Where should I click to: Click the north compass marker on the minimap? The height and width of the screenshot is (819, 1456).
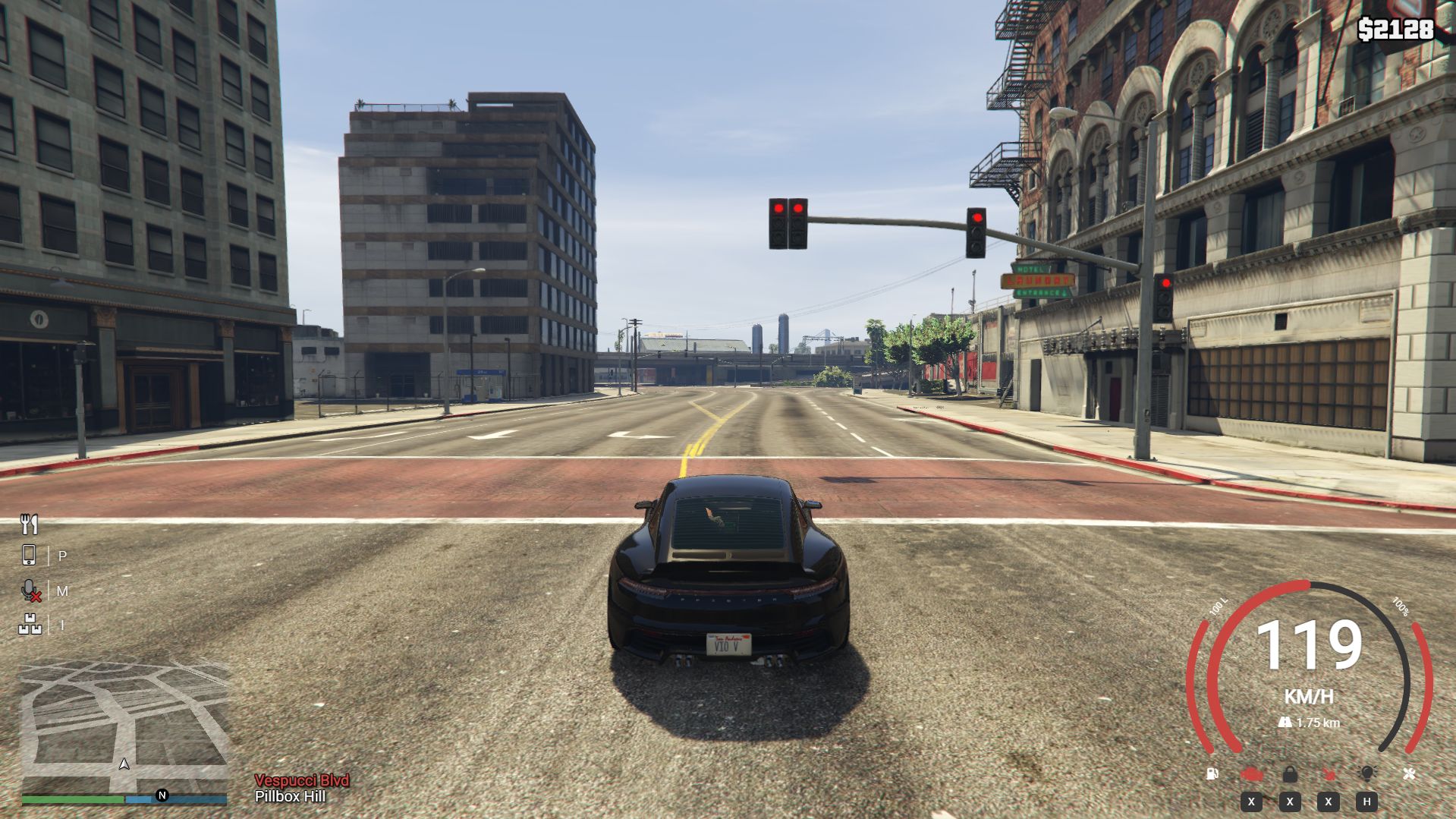[x=162, y=795]
